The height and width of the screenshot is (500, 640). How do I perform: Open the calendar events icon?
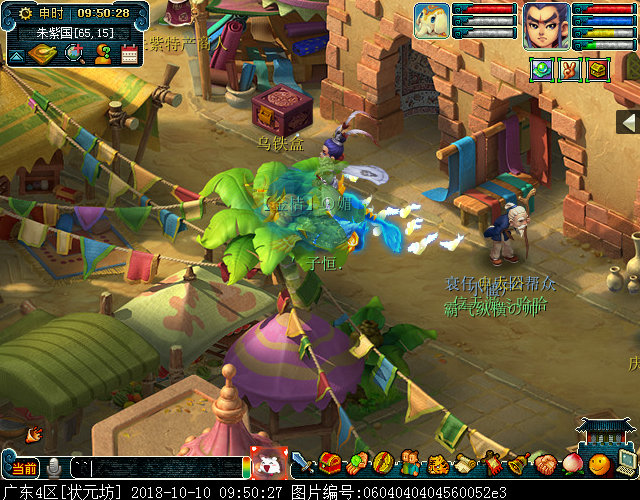pos(130,54)
